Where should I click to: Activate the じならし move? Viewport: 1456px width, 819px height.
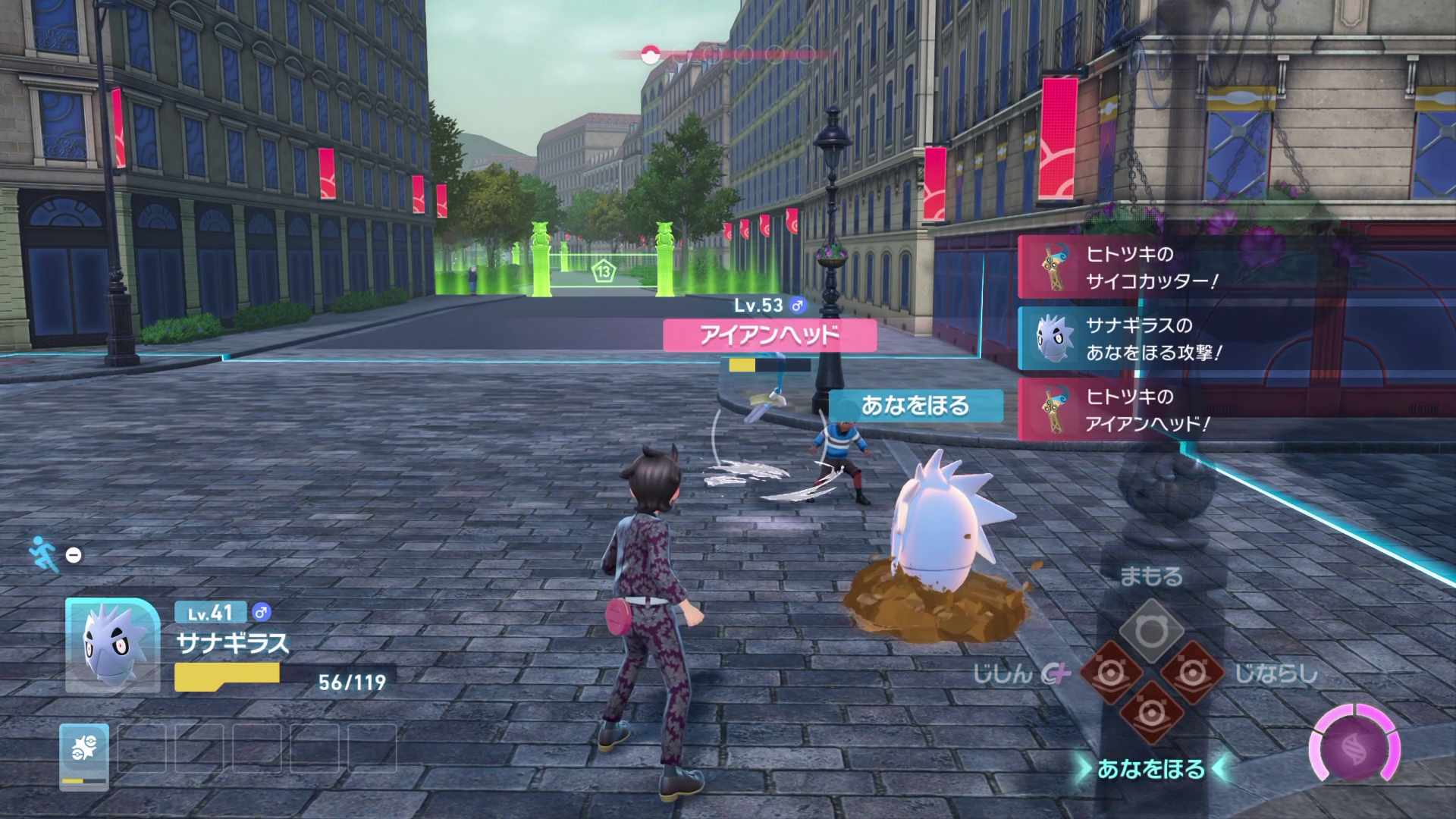tap(1193, 673)
